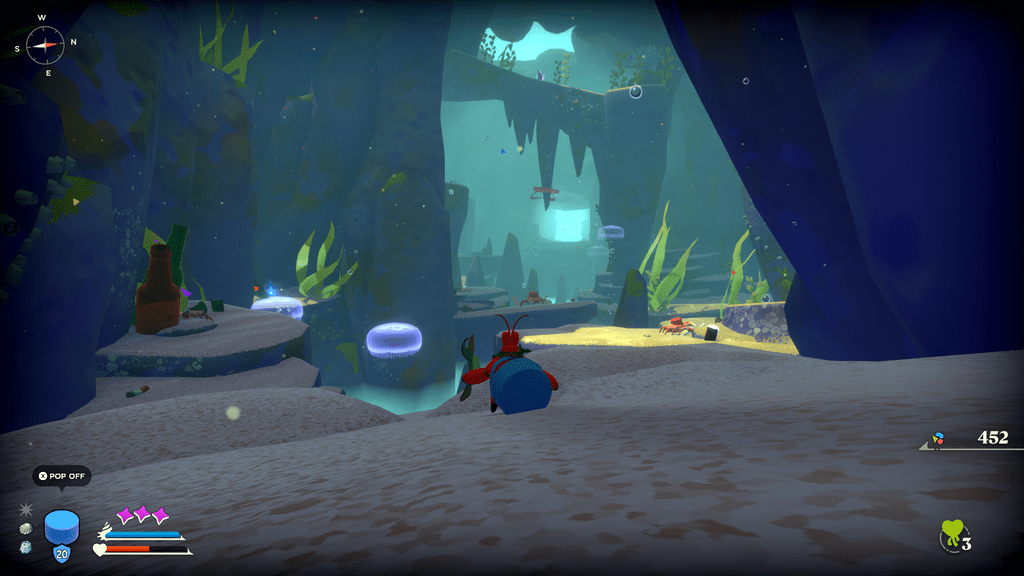This screenshot has height=576, width=1024.
Task: Click the colorful microplastics currency icon
Action: (x=938, y=439)
